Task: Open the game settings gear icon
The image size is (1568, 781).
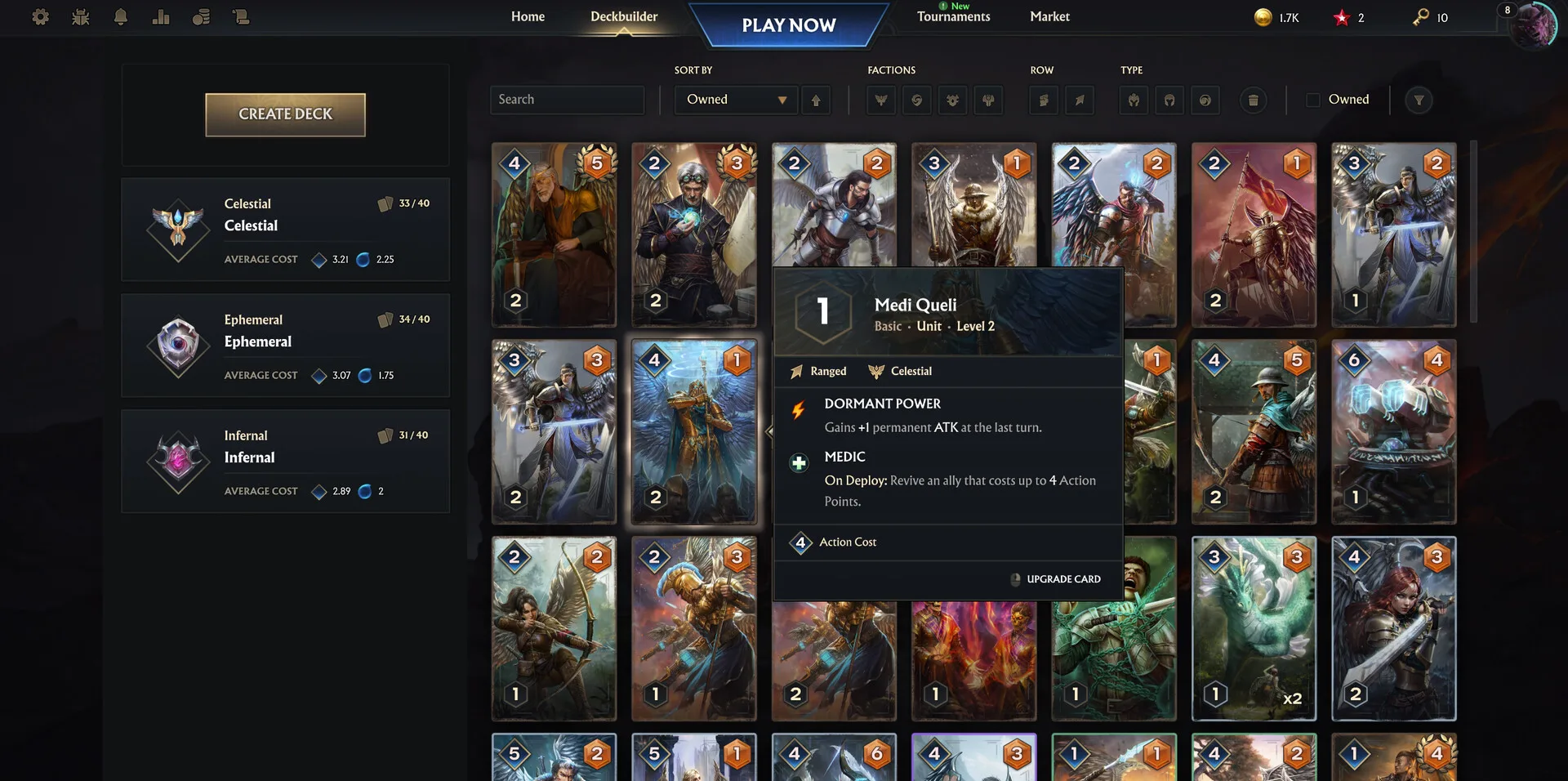Action: pos(40,16)
